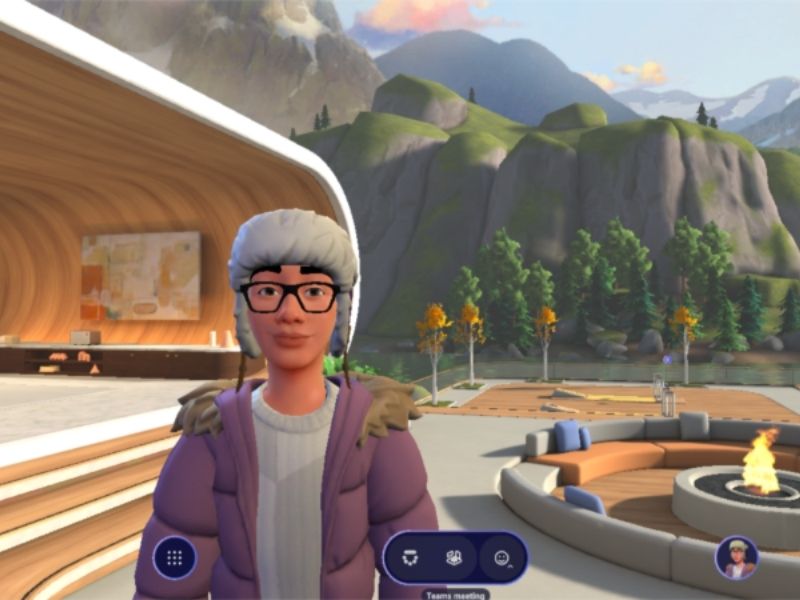Select the middle icon in the bottom toolbar
Screen dimensions: 800x600
click(x=454, y=558)
